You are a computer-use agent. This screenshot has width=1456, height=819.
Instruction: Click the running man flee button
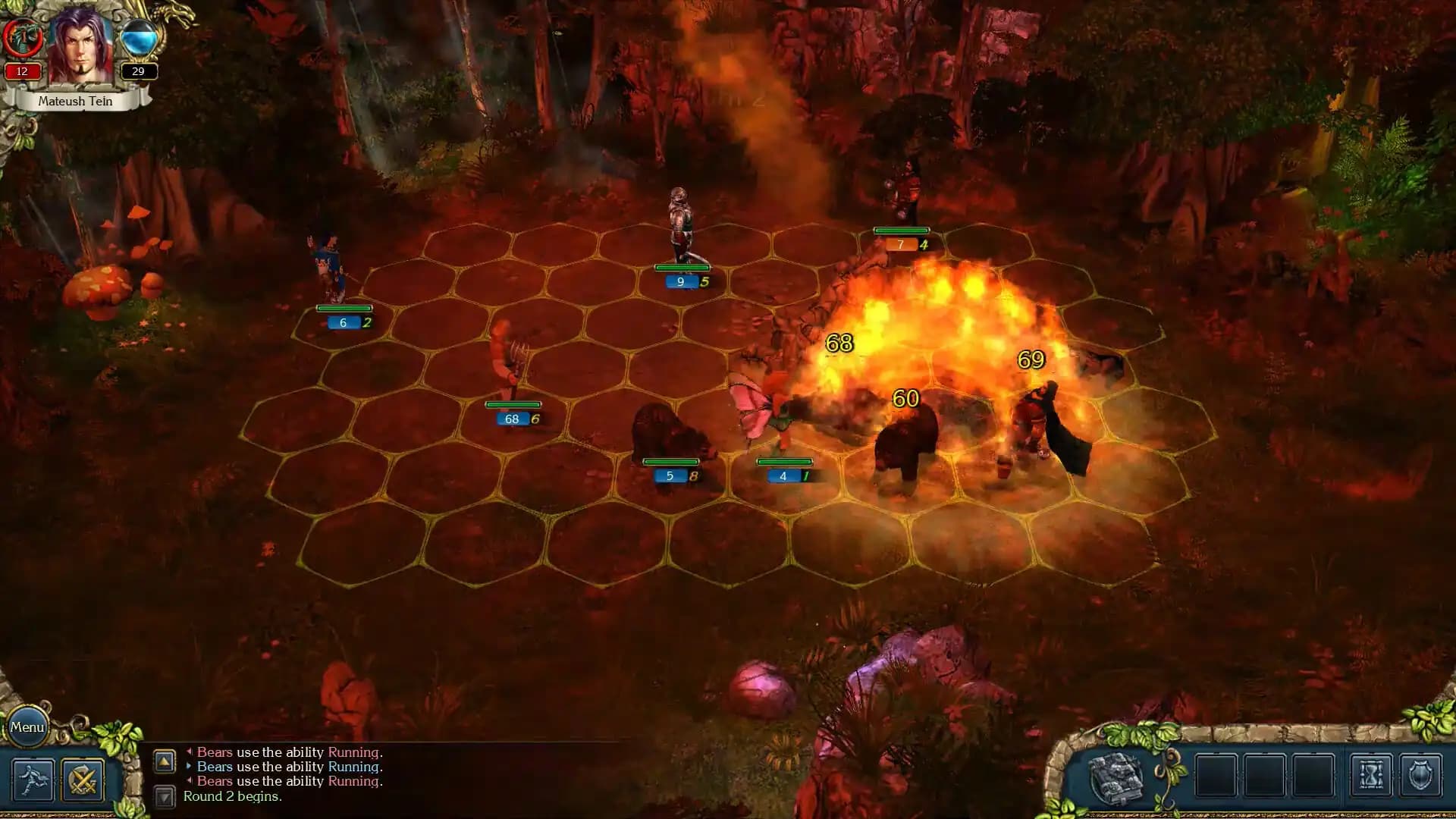click(x=33, y=780)
